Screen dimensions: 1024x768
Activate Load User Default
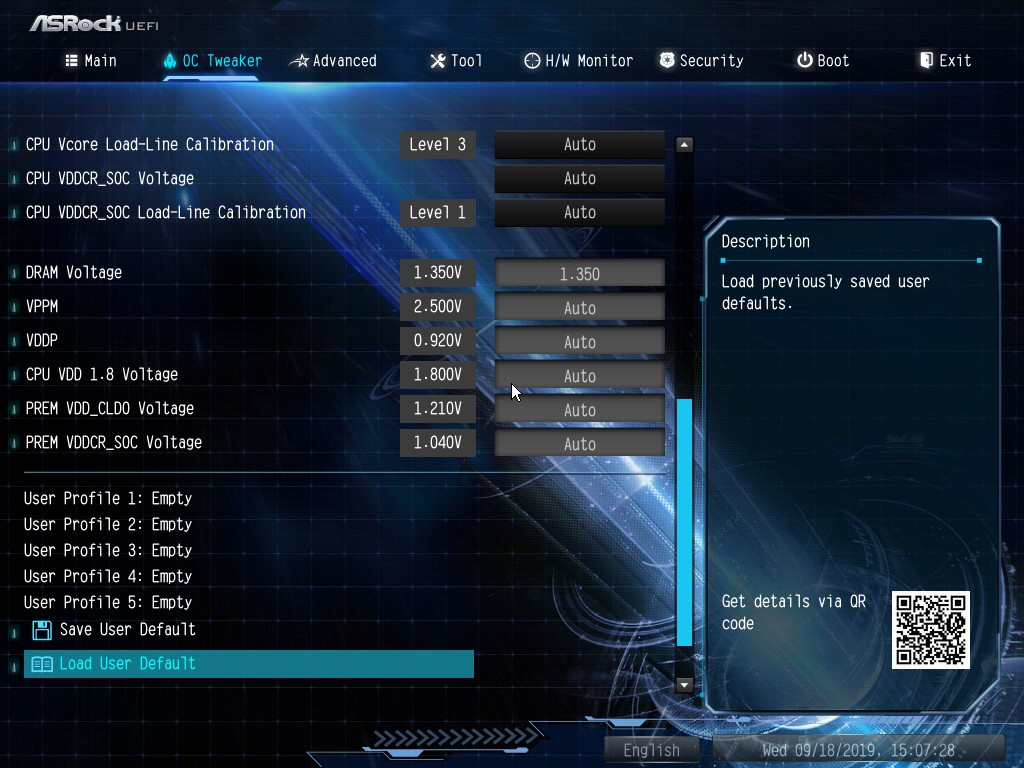[x=126, y=664]
